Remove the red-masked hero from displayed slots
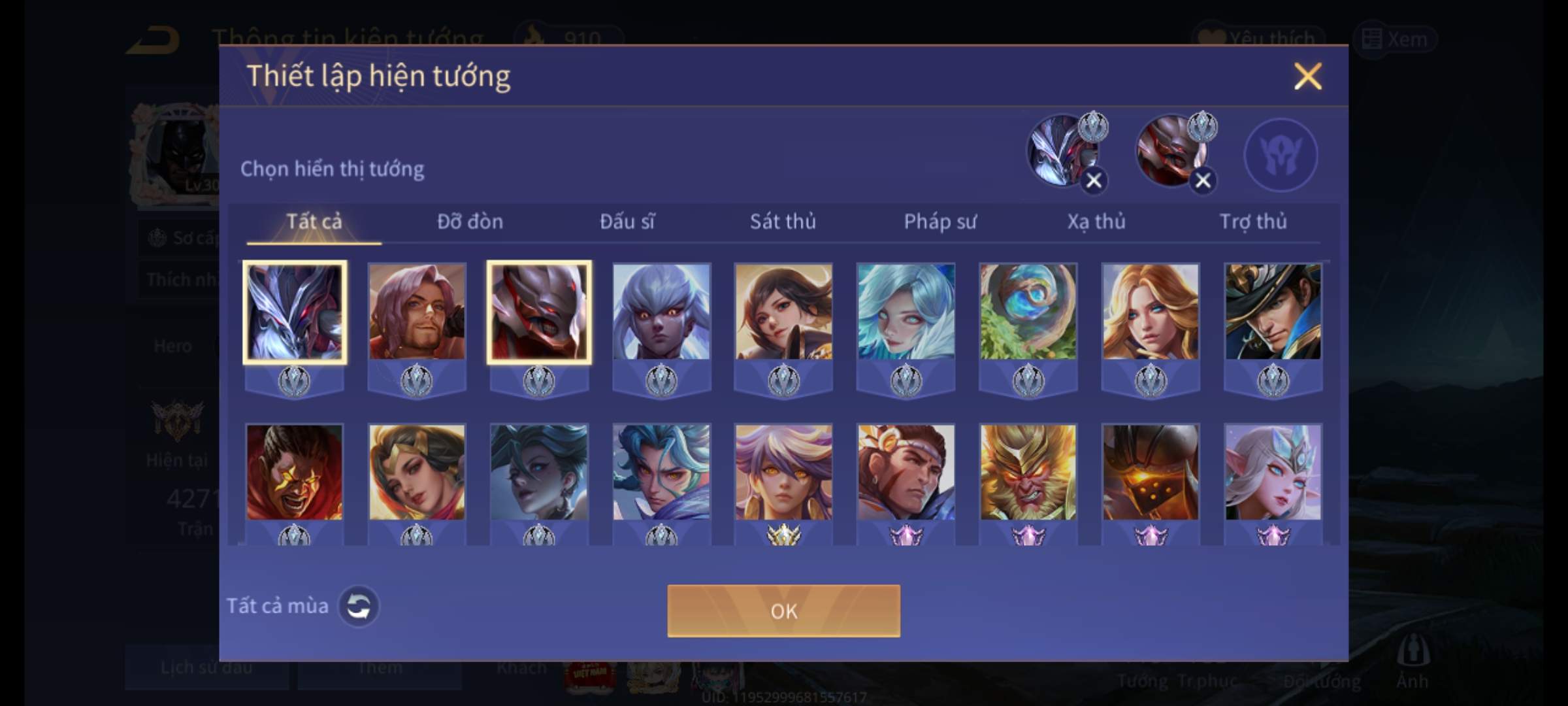Image resolution: width=1568 pixels, height=706 pixels. click(1203, 180)
